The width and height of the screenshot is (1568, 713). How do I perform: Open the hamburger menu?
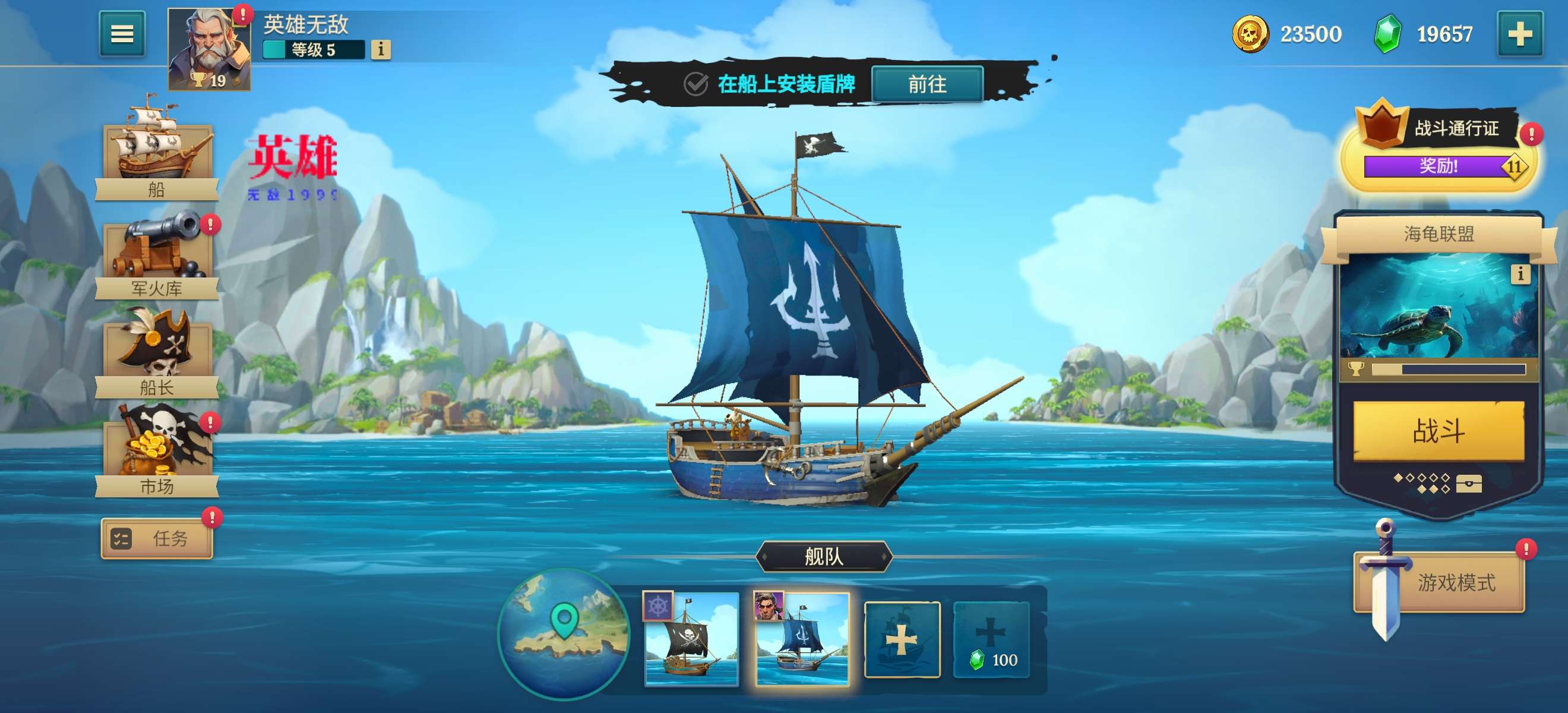click(x=122, y=34)
